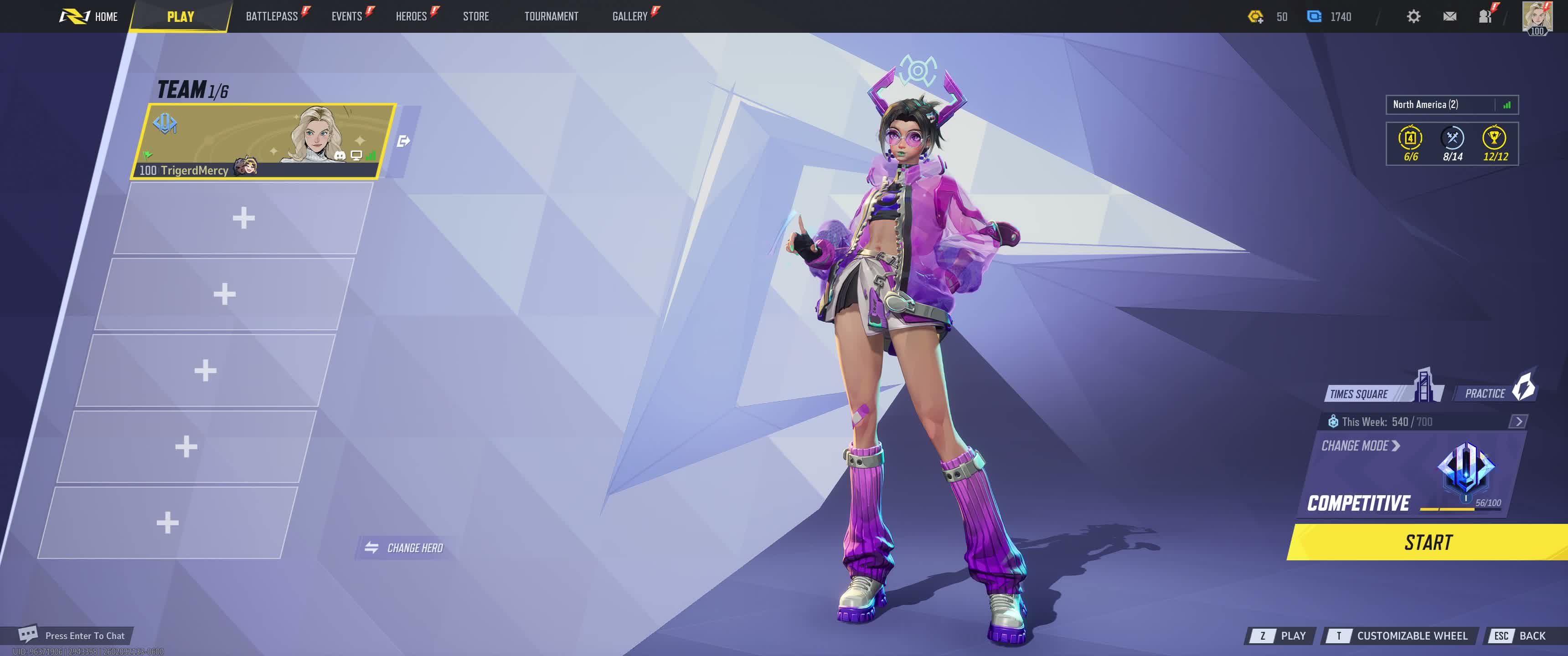Open the mail inbox envelope
The image size is (1568, 656).
[1449, 16]
